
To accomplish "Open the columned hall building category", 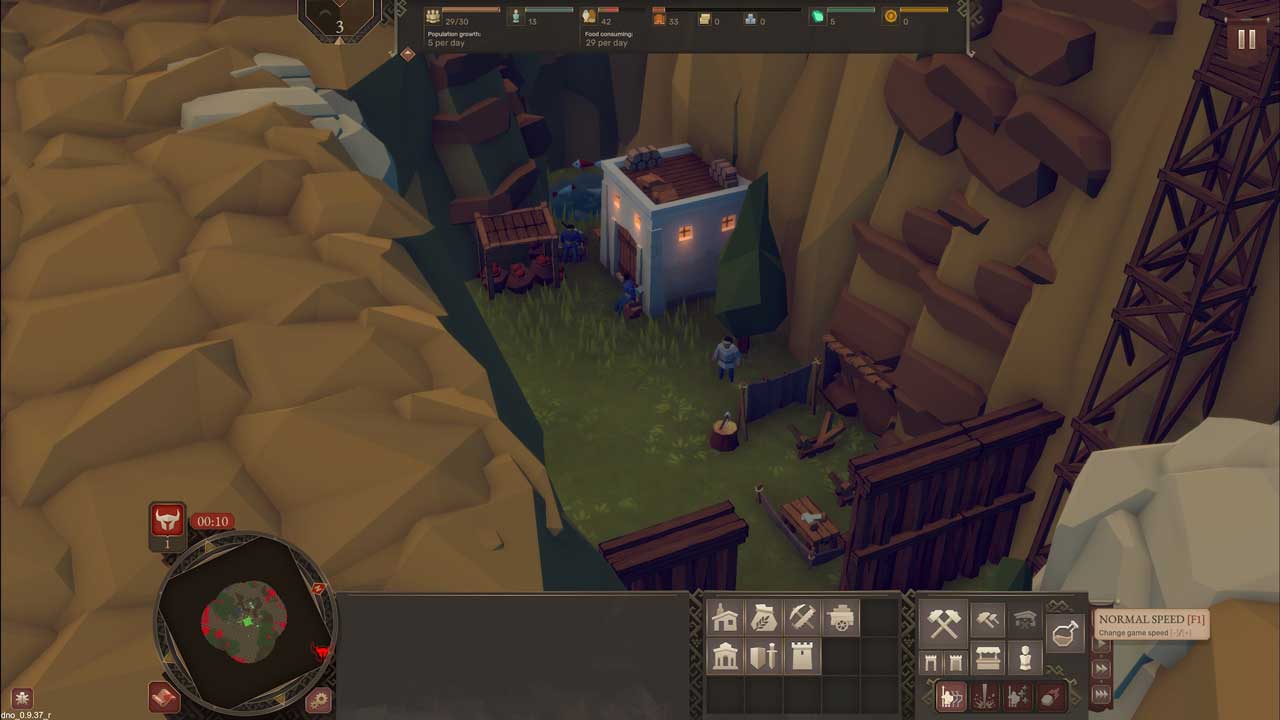I will point(725,657).
